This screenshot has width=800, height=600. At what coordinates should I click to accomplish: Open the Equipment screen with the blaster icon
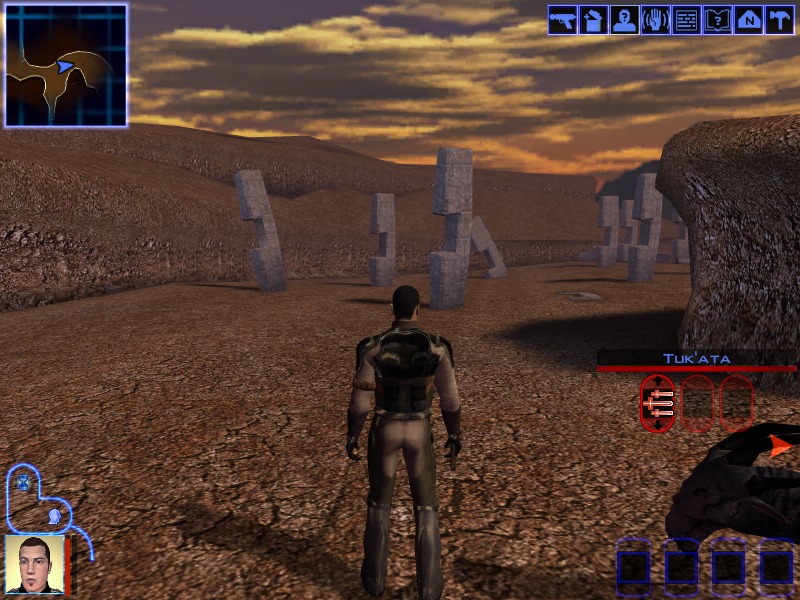[563, 20]
